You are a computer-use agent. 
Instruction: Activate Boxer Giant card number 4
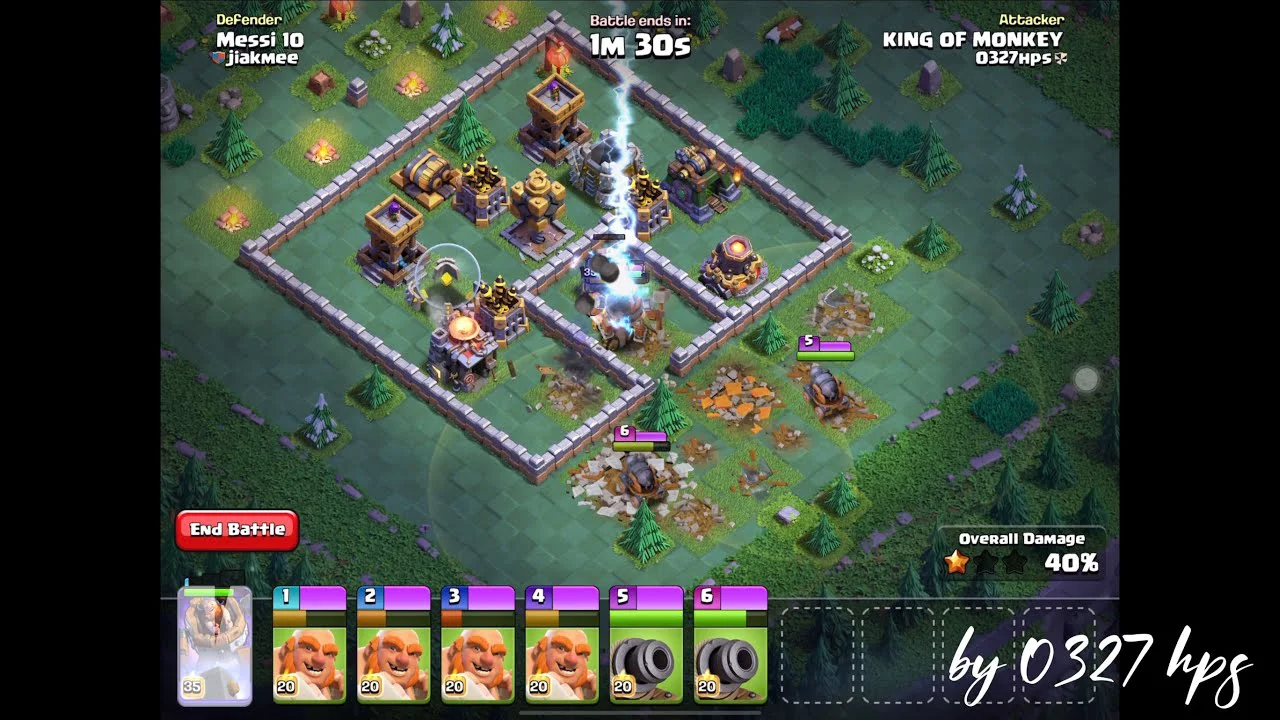561,646
